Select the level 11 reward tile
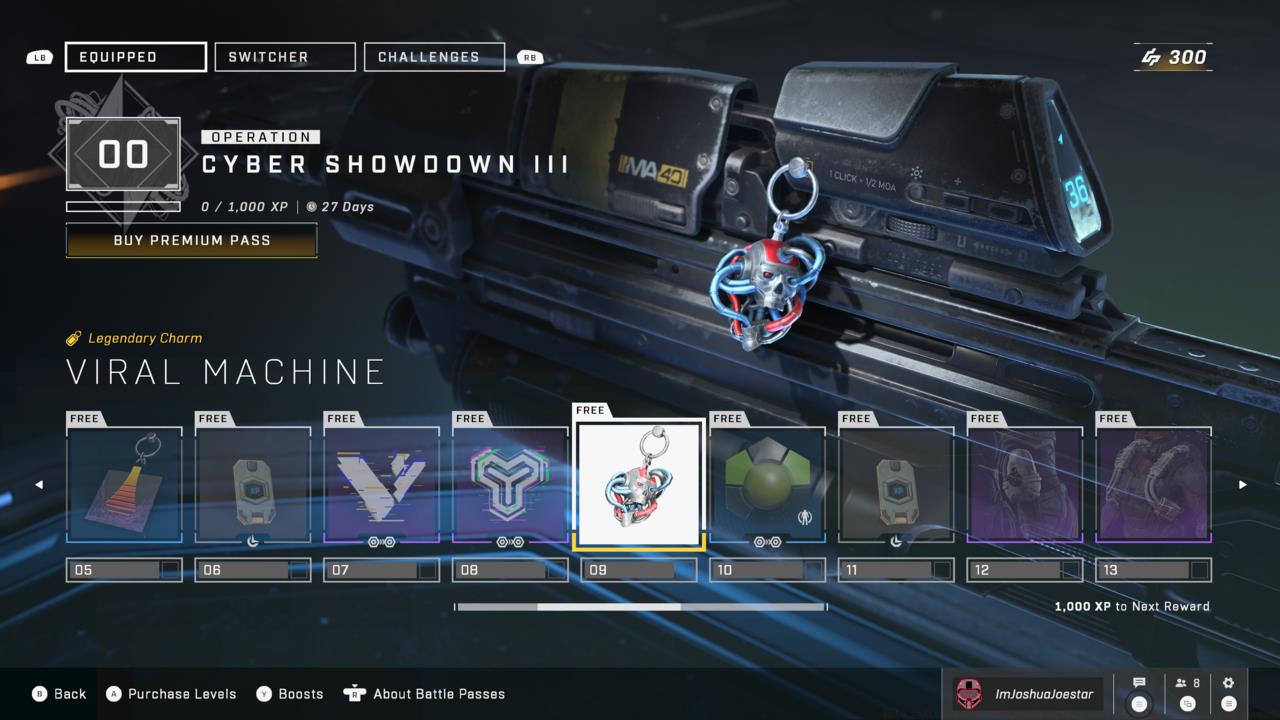This screenshot has width=1280, height=720. [896, 485]
